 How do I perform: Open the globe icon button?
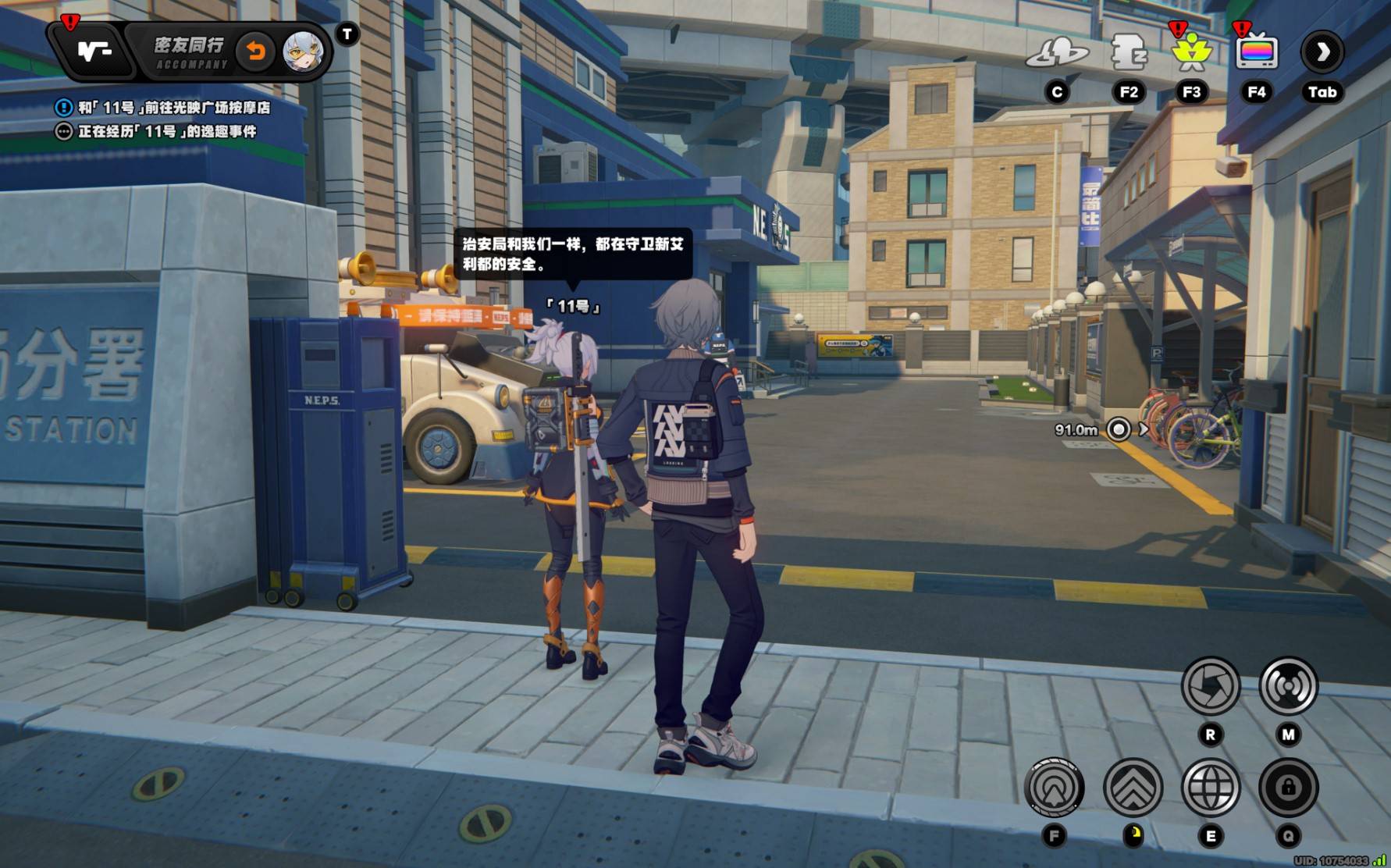tap(1211, 787)
